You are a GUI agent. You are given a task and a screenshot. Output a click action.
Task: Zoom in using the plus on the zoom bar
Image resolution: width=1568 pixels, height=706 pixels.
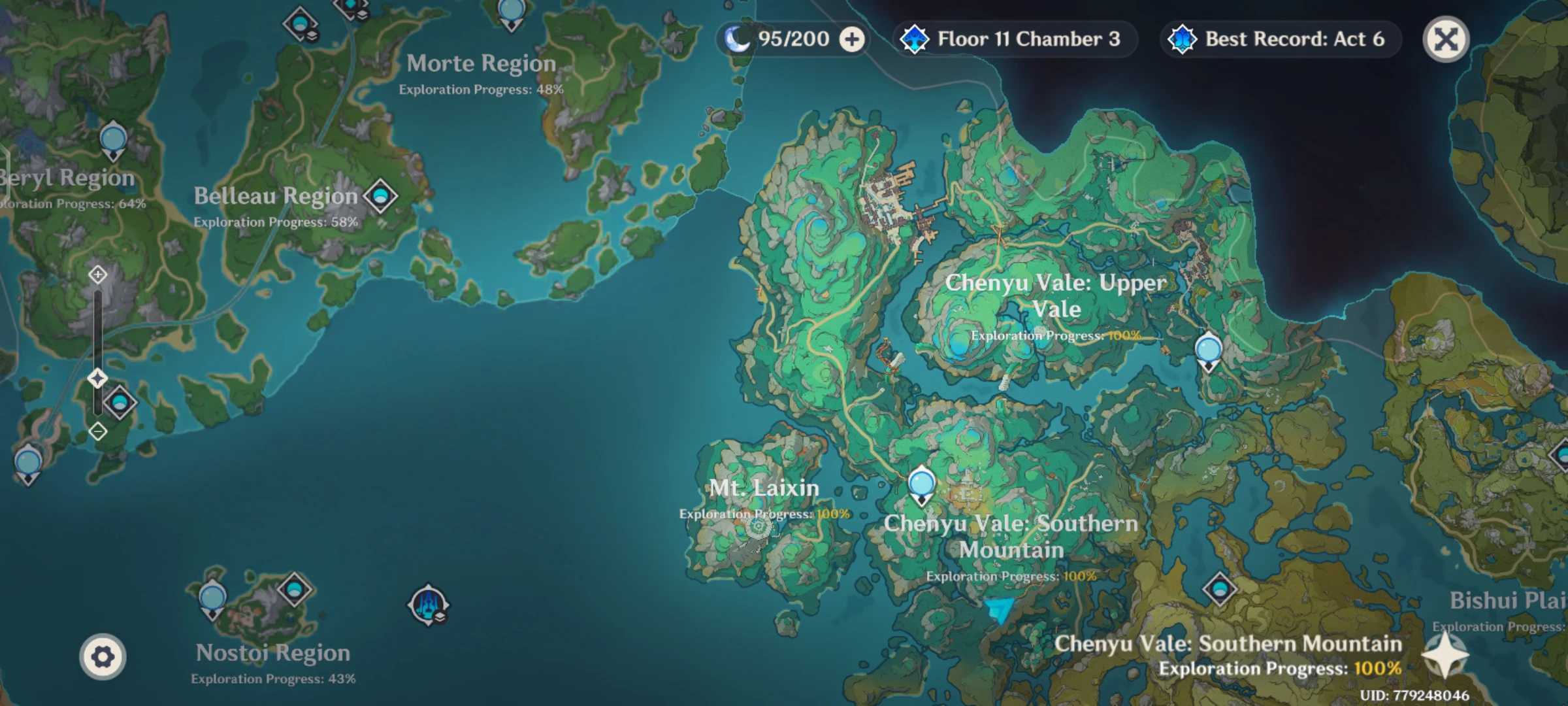point(97,275)
